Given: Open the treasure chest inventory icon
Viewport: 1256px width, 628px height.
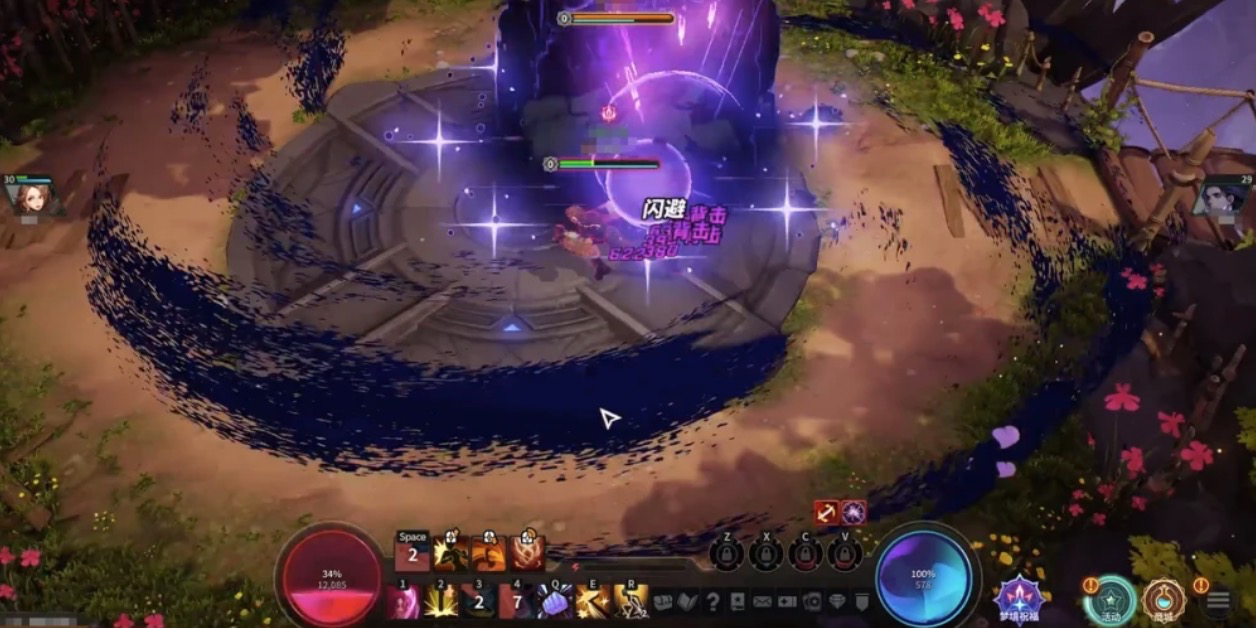Looking at the screenshot, I should (662, 602).
